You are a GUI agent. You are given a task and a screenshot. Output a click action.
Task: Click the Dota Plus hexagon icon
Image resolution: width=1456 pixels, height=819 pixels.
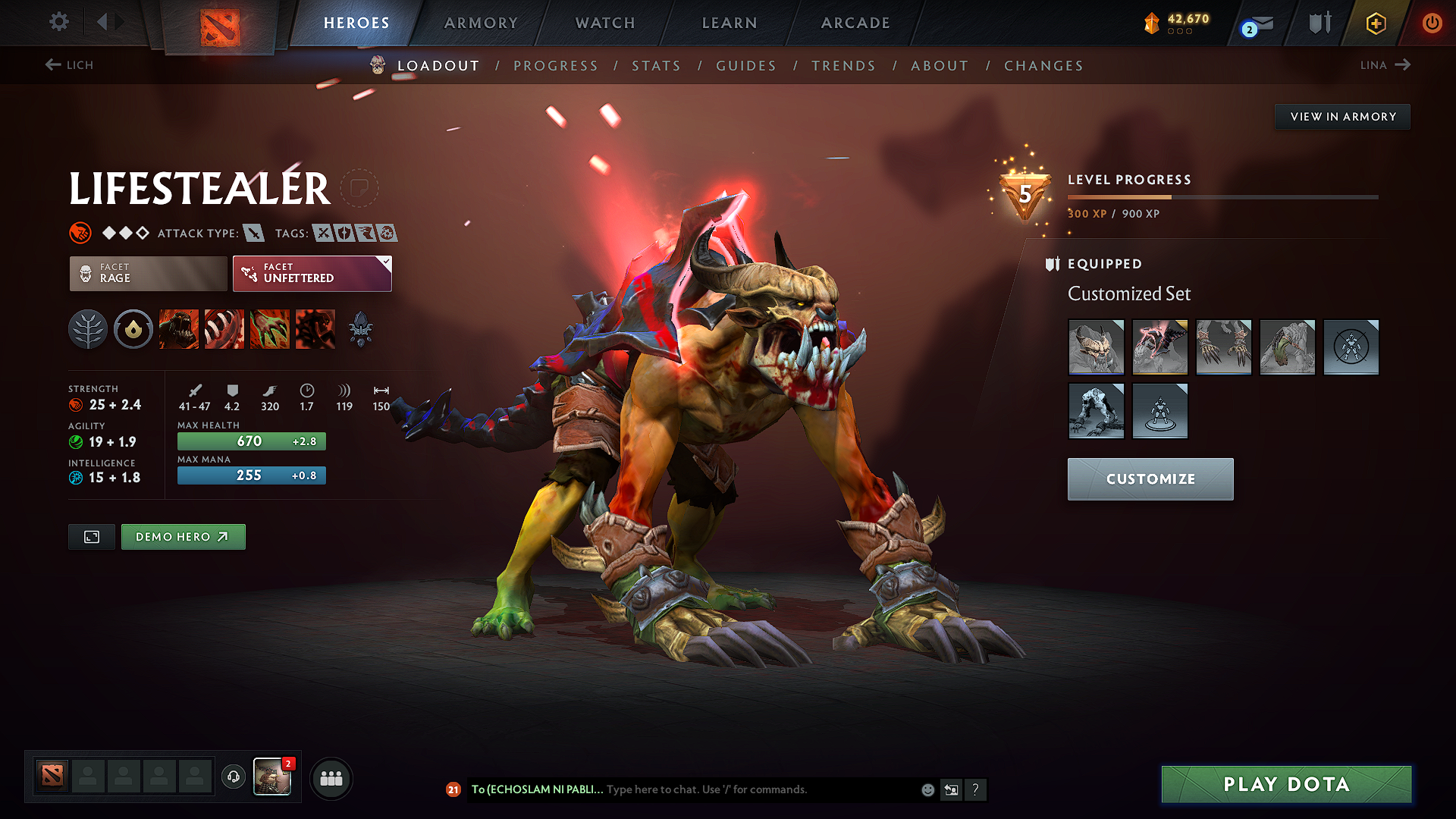[x=1375, y=23]
